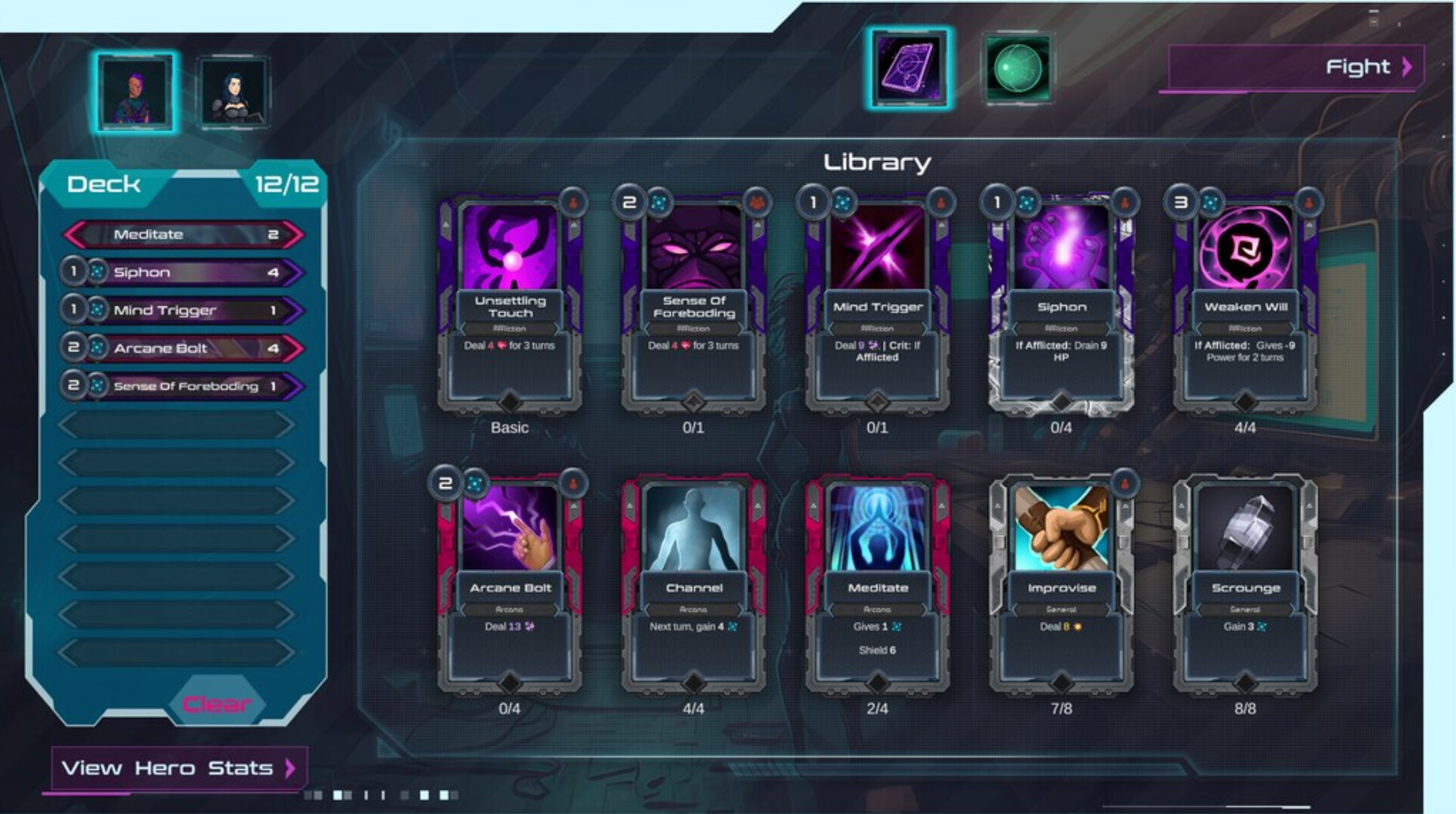Add the Unsettling Touch card from the library
The width and height of the screenshot is (1456, 814).
[509, 302]
